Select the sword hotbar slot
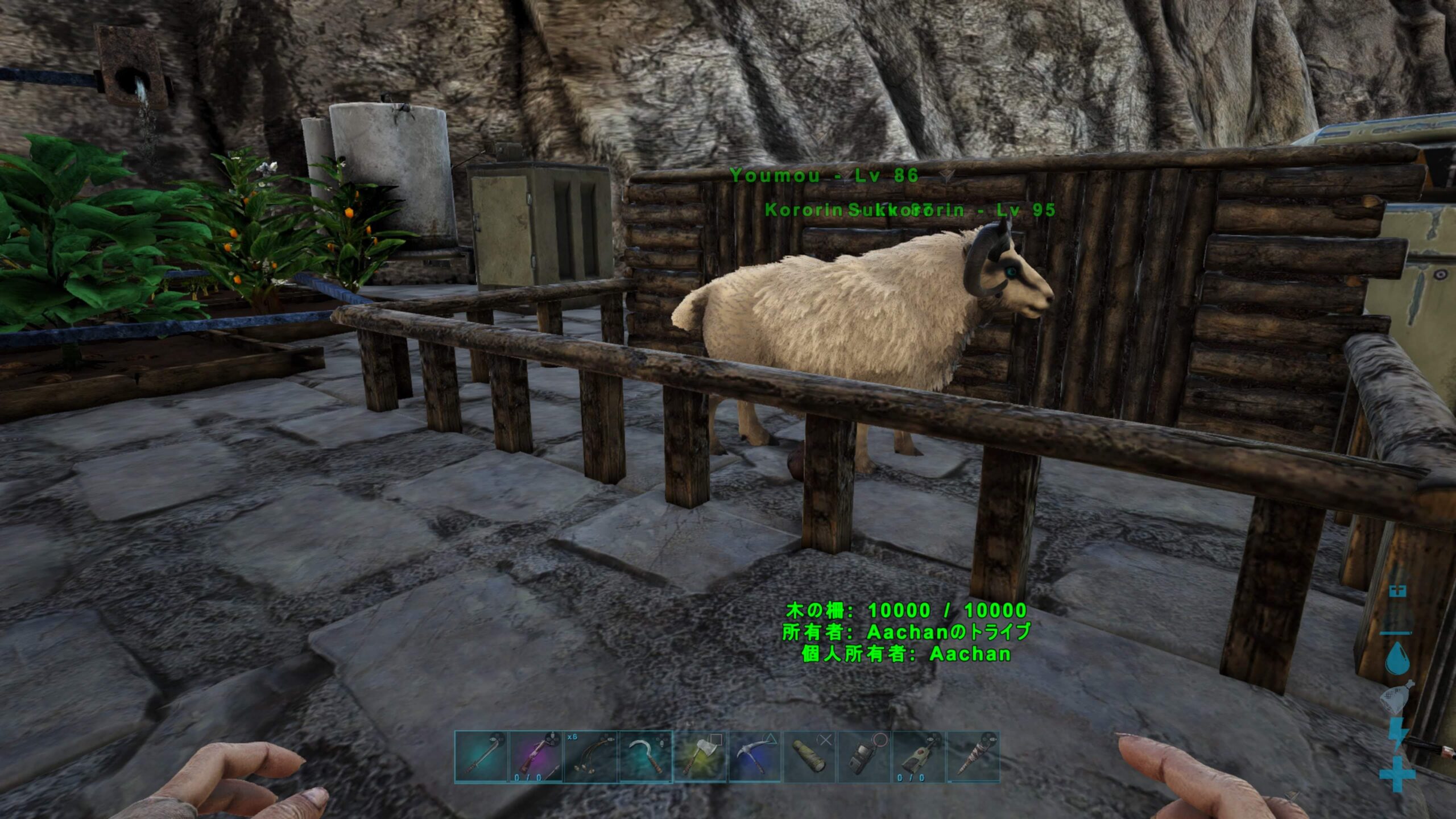 pos(481,757)
